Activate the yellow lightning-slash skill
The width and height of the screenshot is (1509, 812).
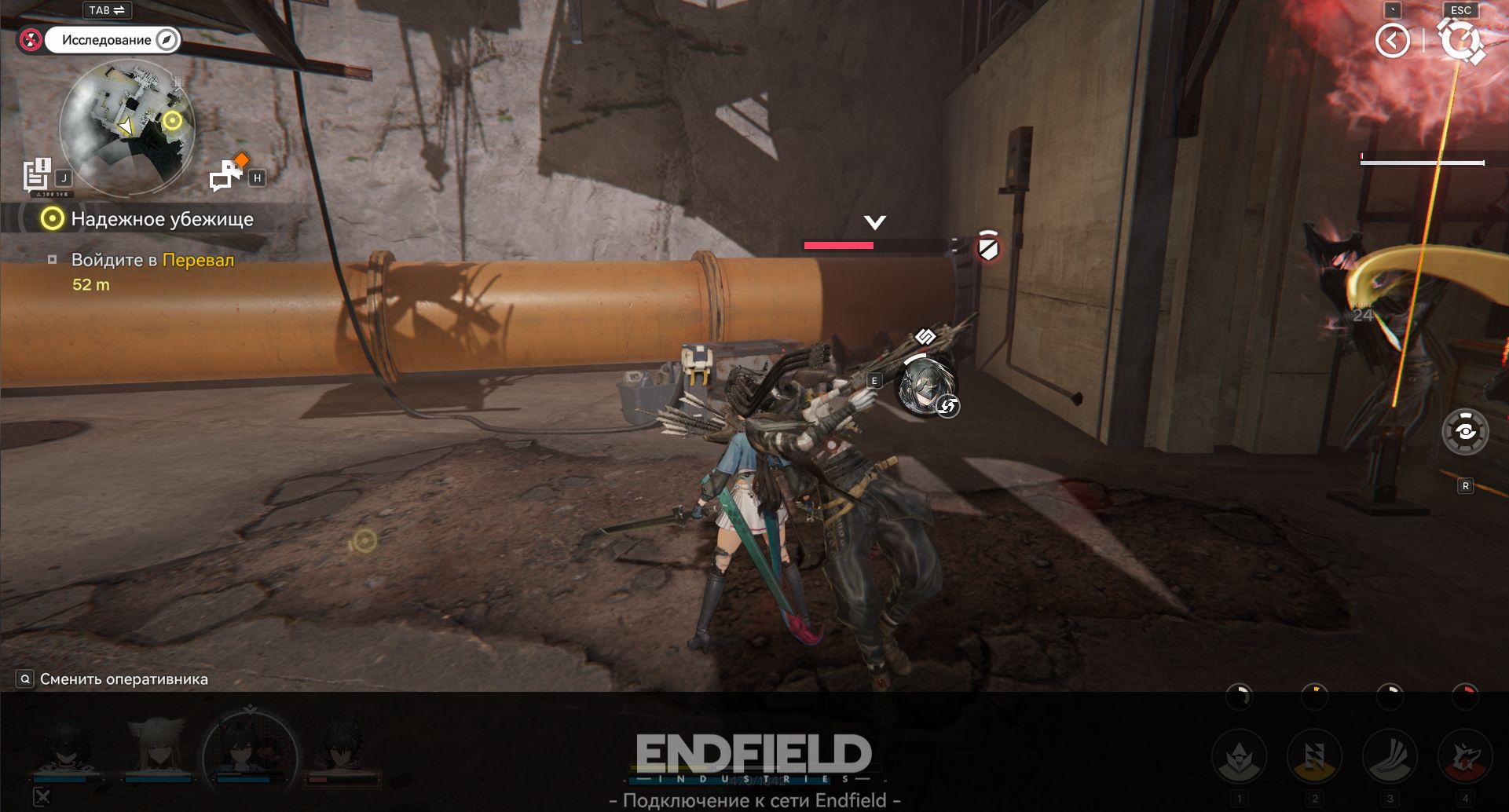[1314, 757]
